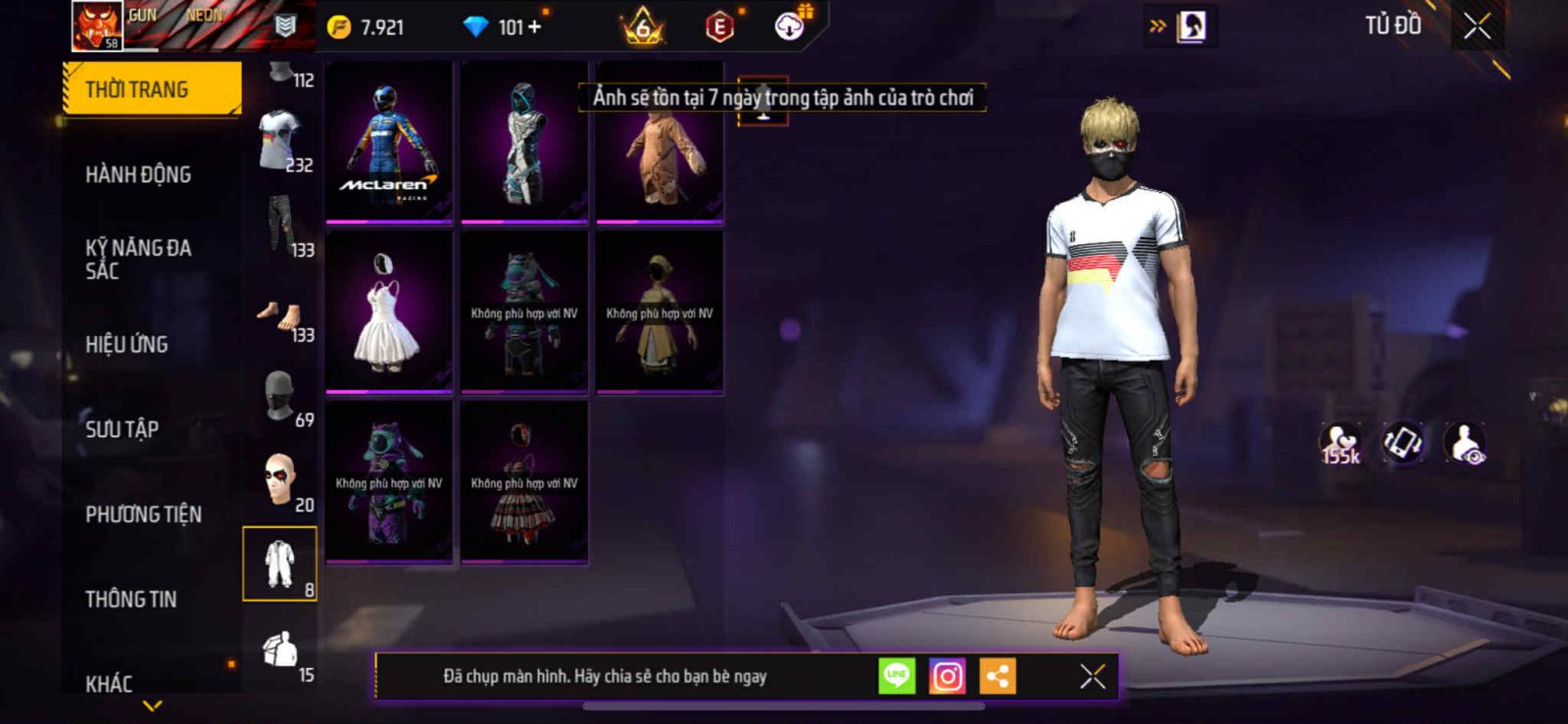Select the white dress outfit
The width and height of the screenshot is (1568, 724).
(389, 313)
